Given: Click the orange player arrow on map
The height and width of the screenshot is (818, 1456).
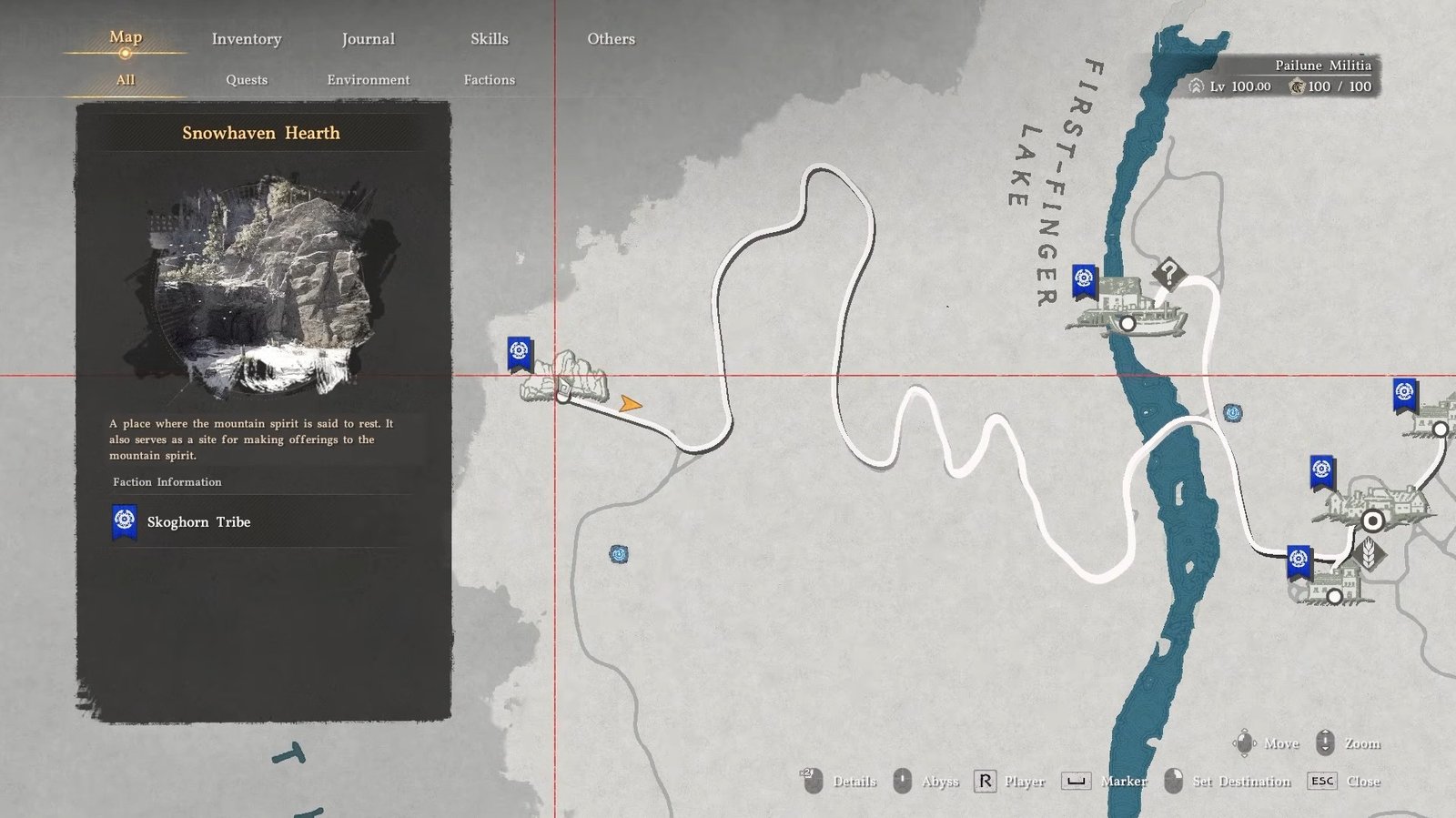Looking at the screenshot, I should [630, 404].
